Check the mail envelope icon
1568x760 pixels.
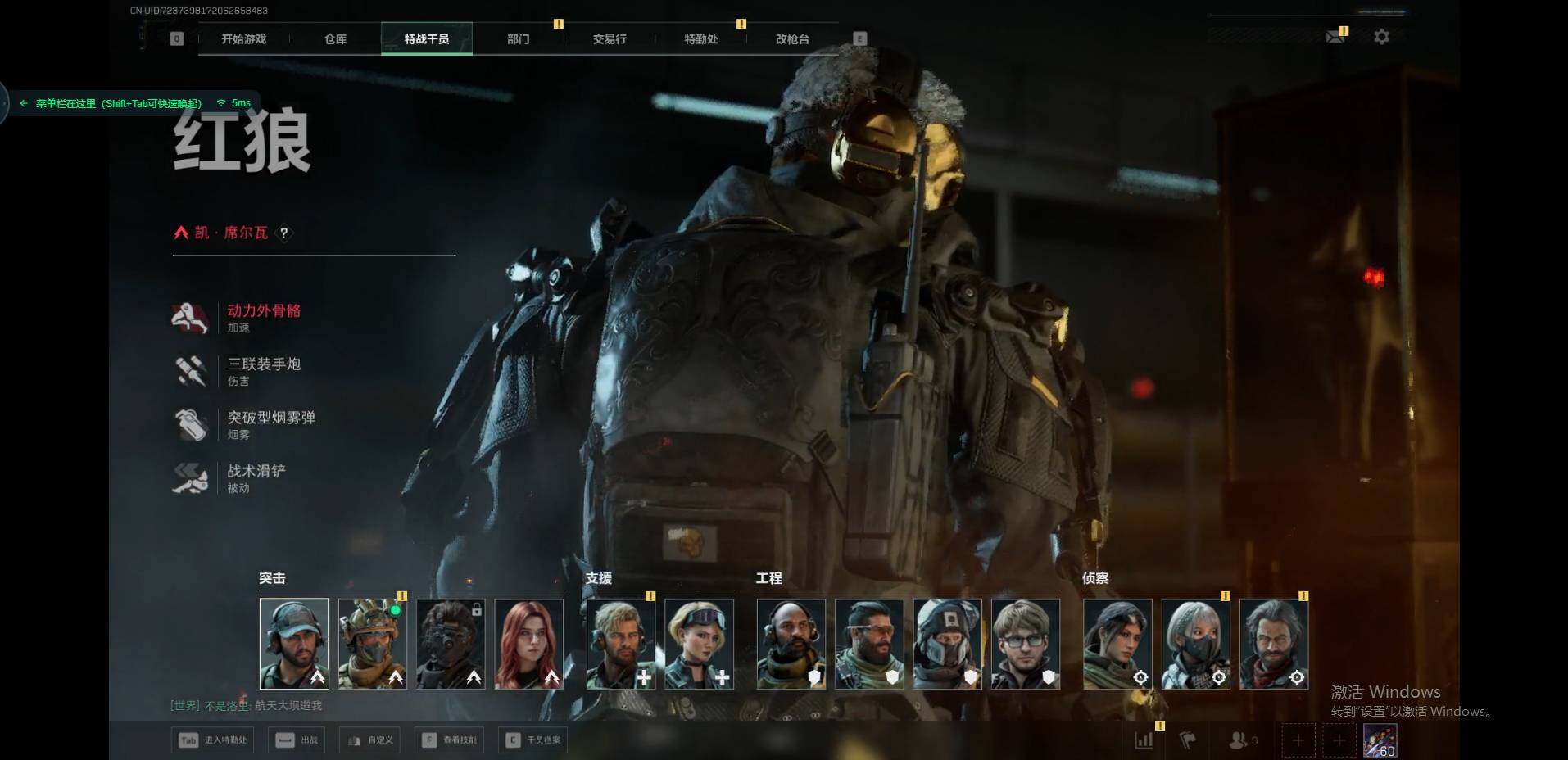pyautogui.click(x=1335, y=37)
